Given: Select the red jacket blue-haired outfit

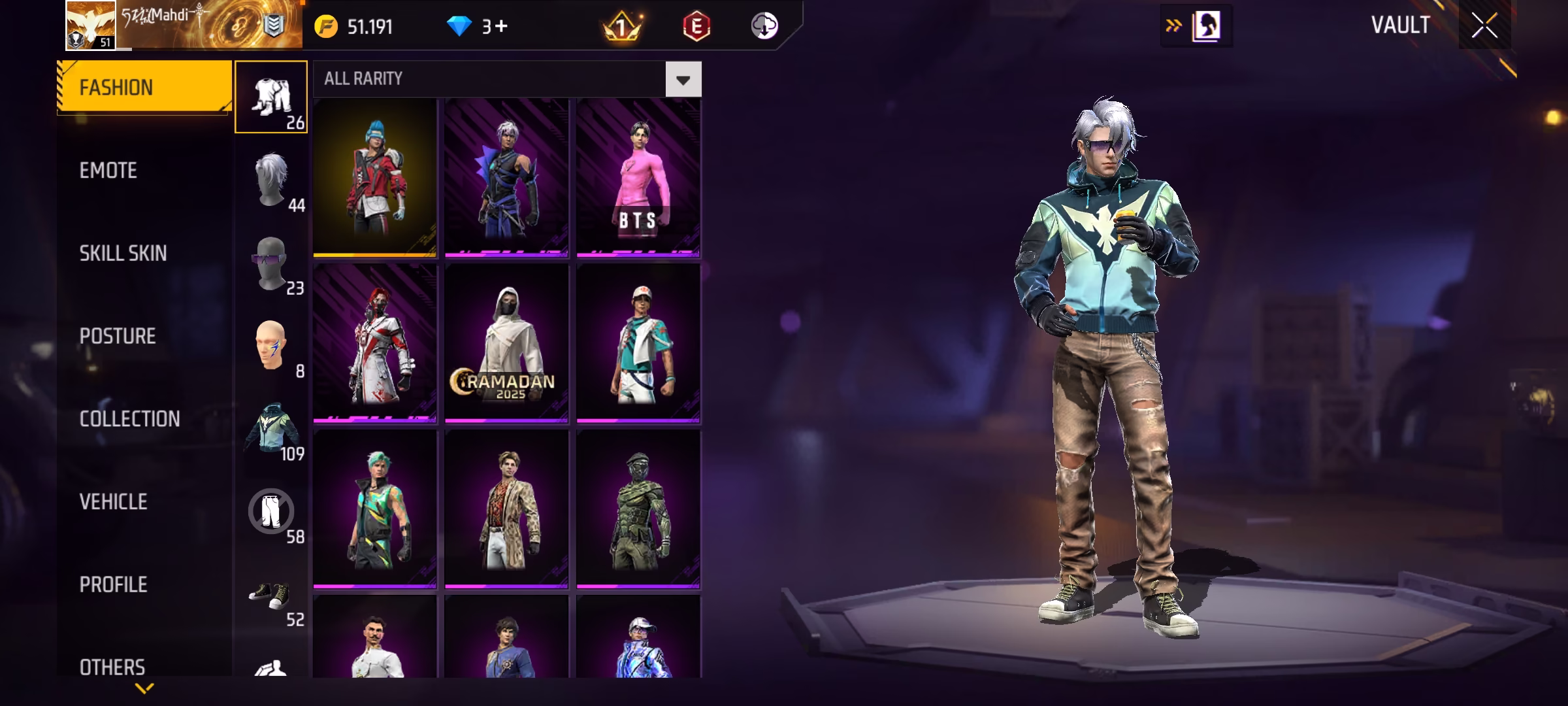Looking at the screenshot, I should coord(374,177).
